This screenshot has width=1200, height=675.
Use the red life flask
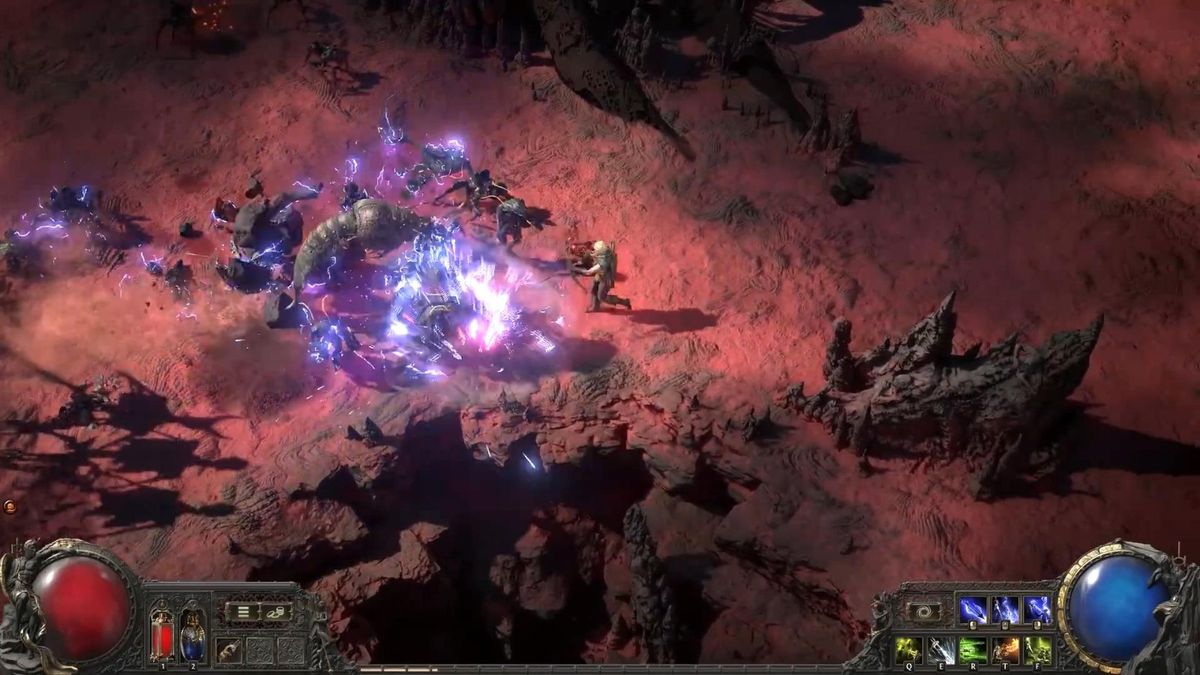[162, 633]
